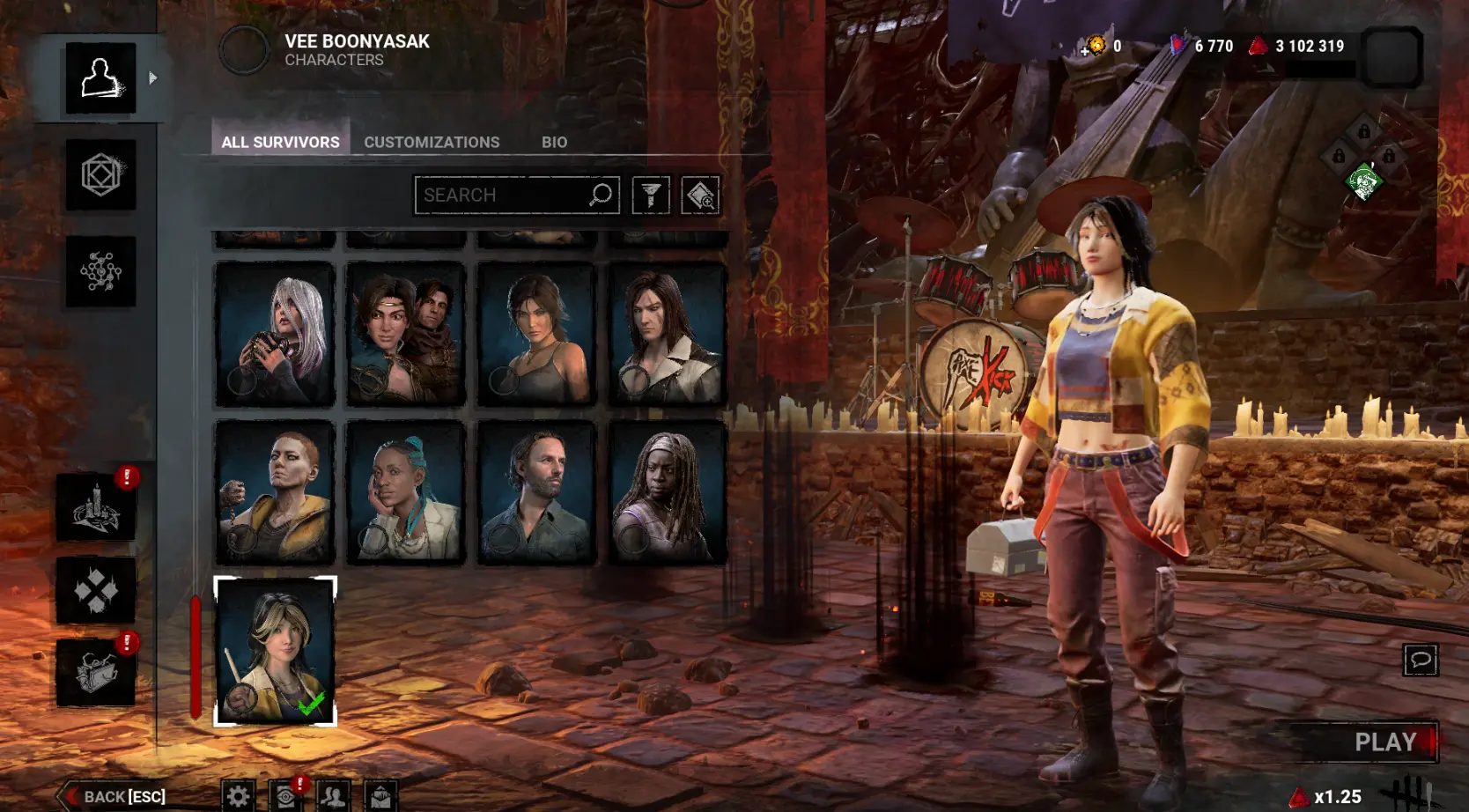Open the Bio tab

[x=554, y=142]
